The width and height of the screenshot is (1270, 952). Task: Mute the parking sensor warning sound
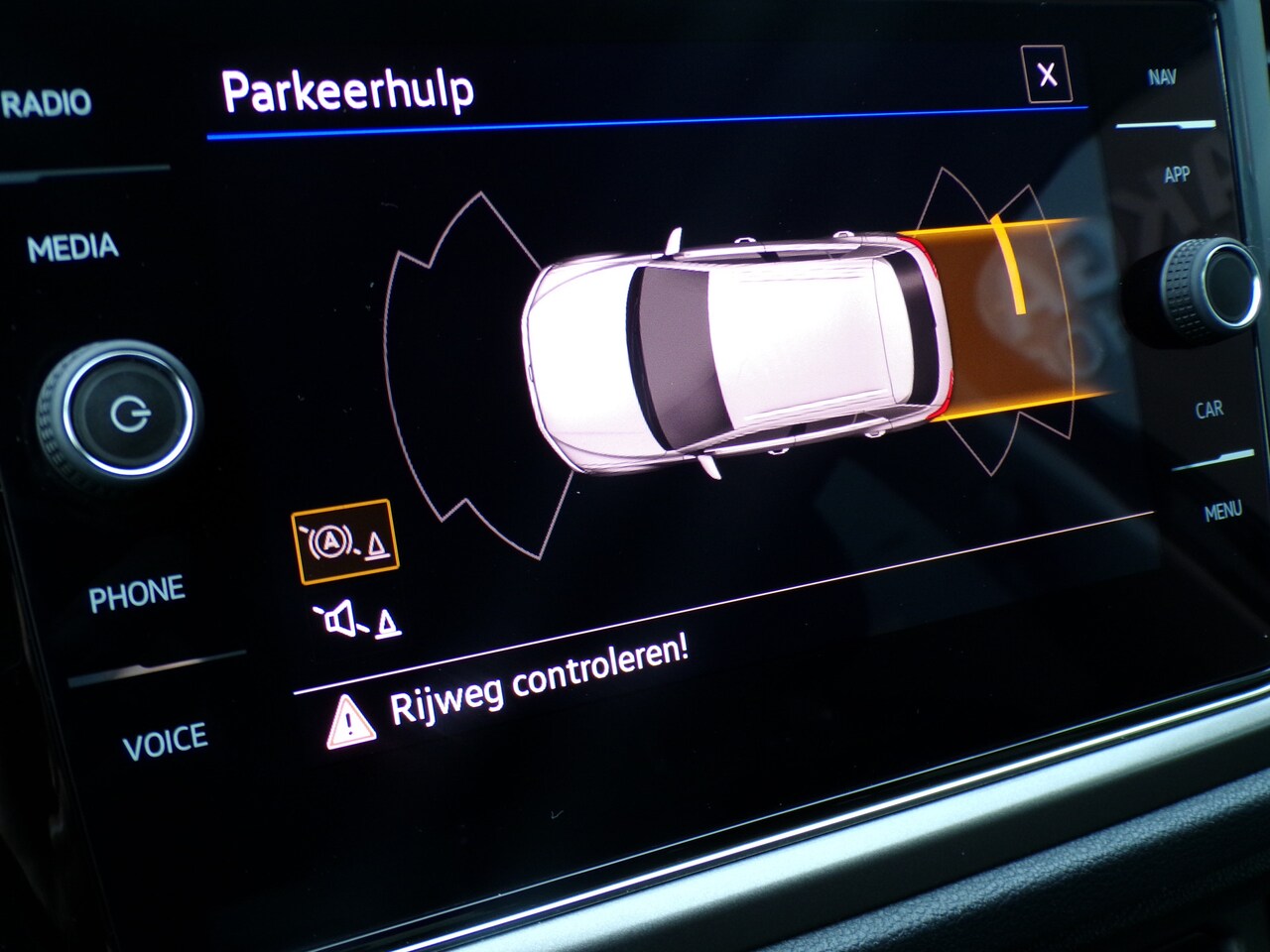(357, 621)
